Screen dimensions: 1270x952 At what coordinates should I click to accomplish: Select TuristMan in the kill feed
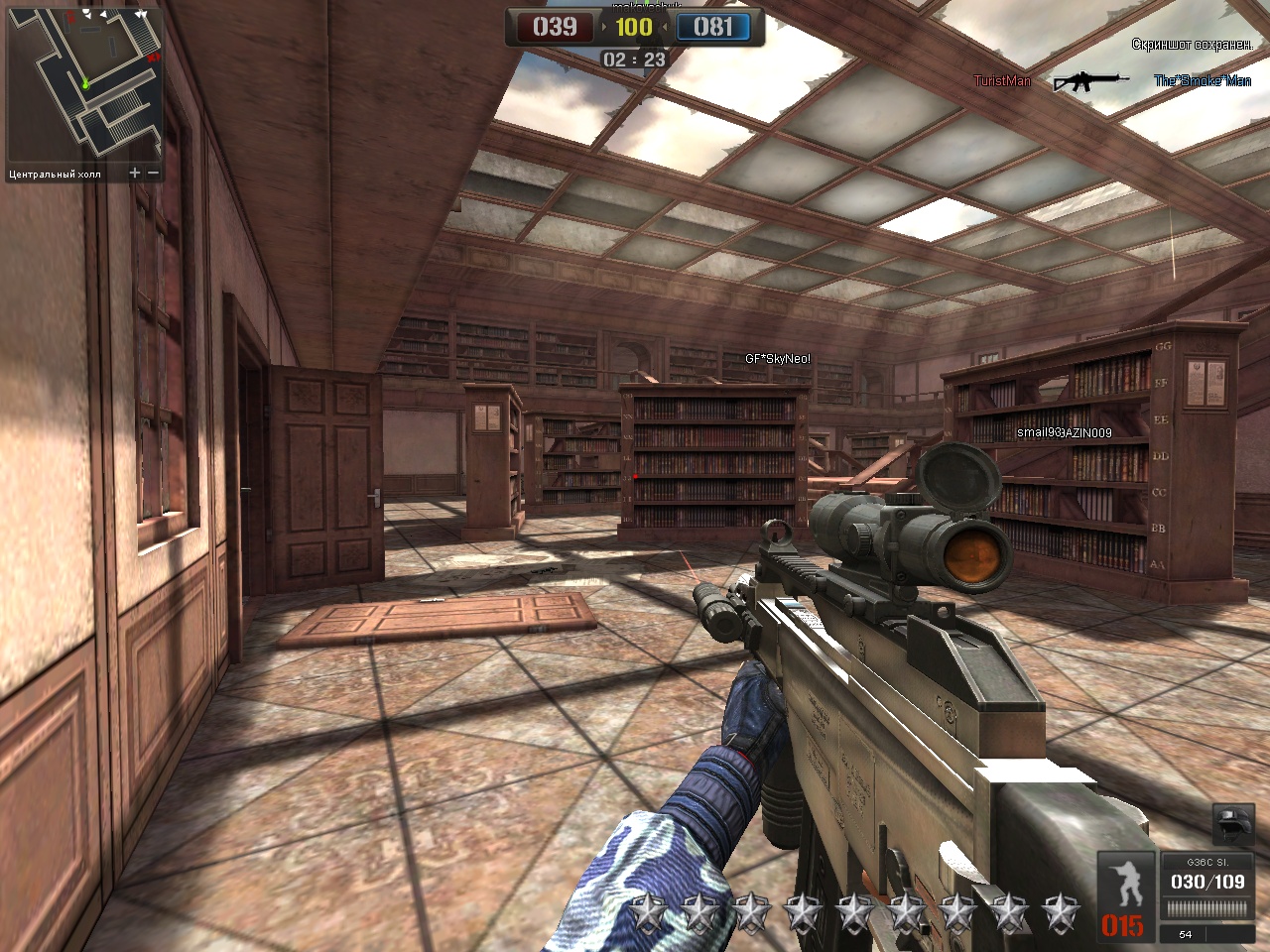(x=1002, y=81)
